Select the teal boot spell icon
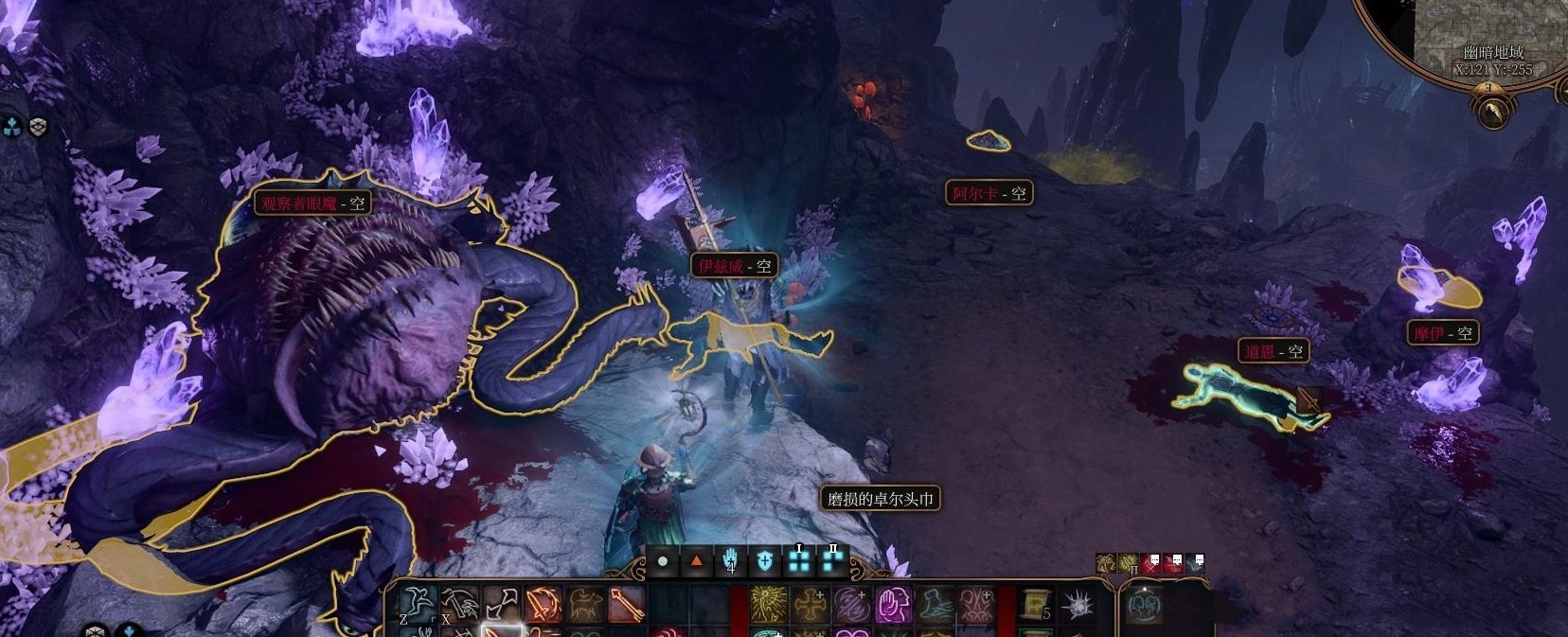This screenshot has height=637, width=1568. pos(935,604)
